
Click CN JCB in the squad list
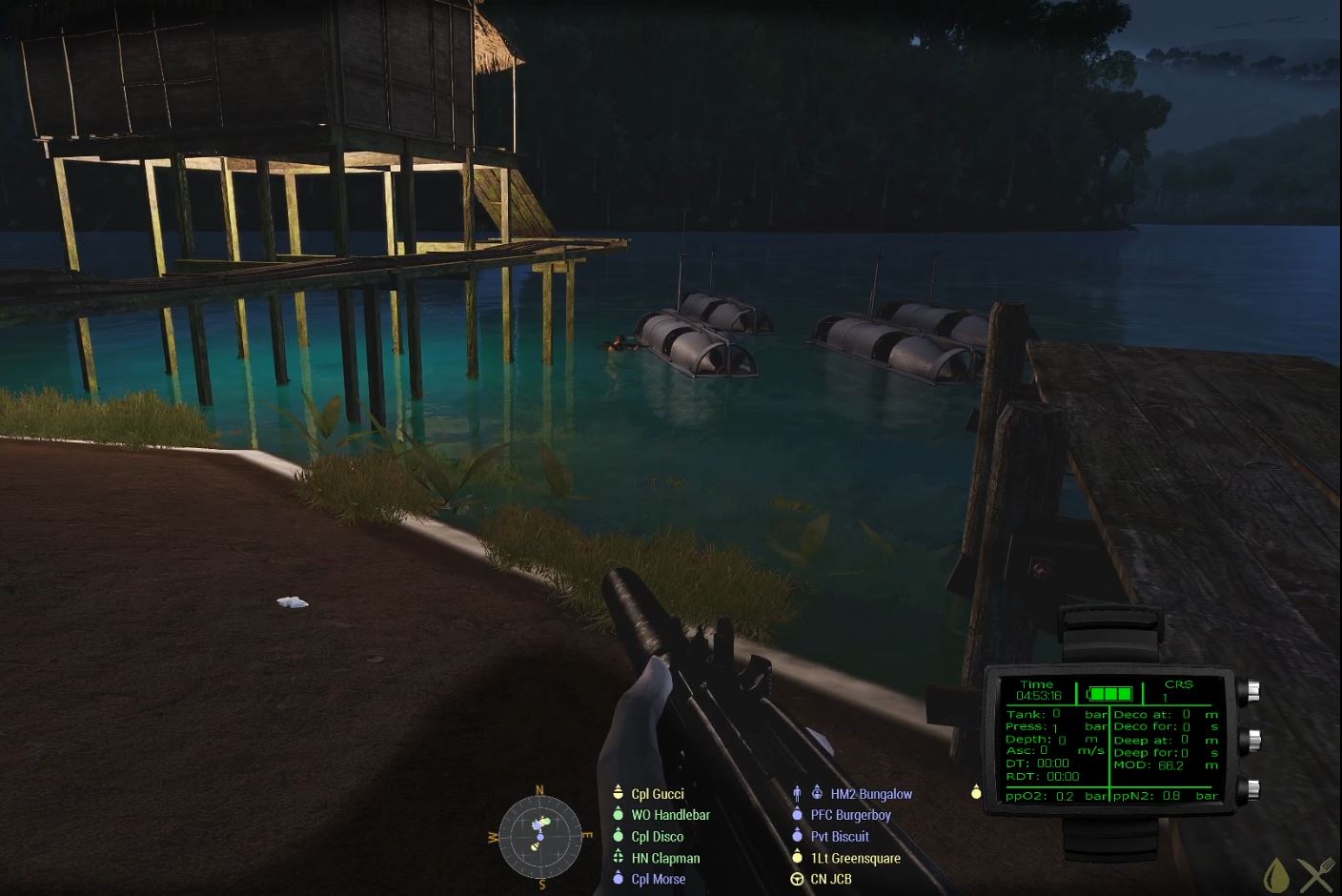tap(830, 879)
